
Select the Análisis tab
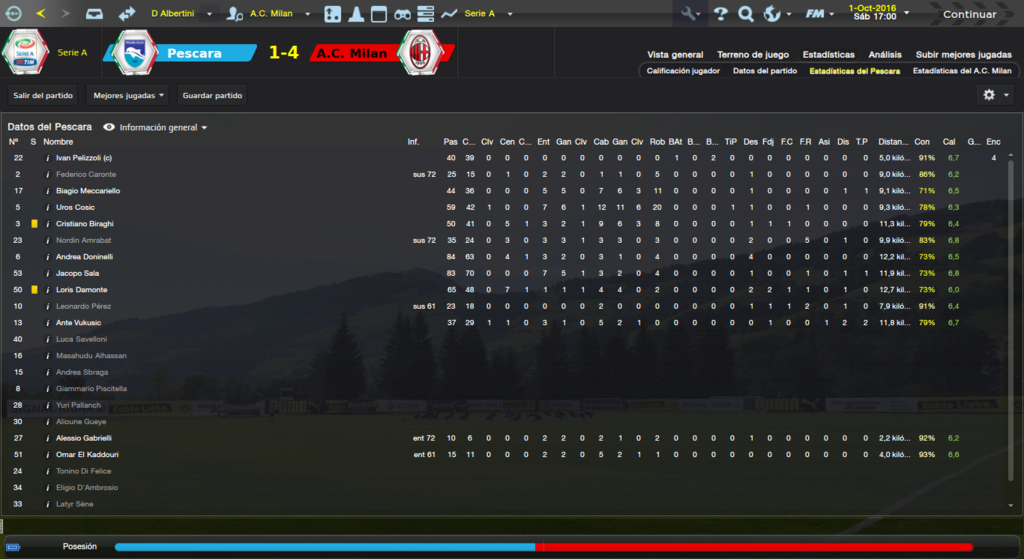885,55
